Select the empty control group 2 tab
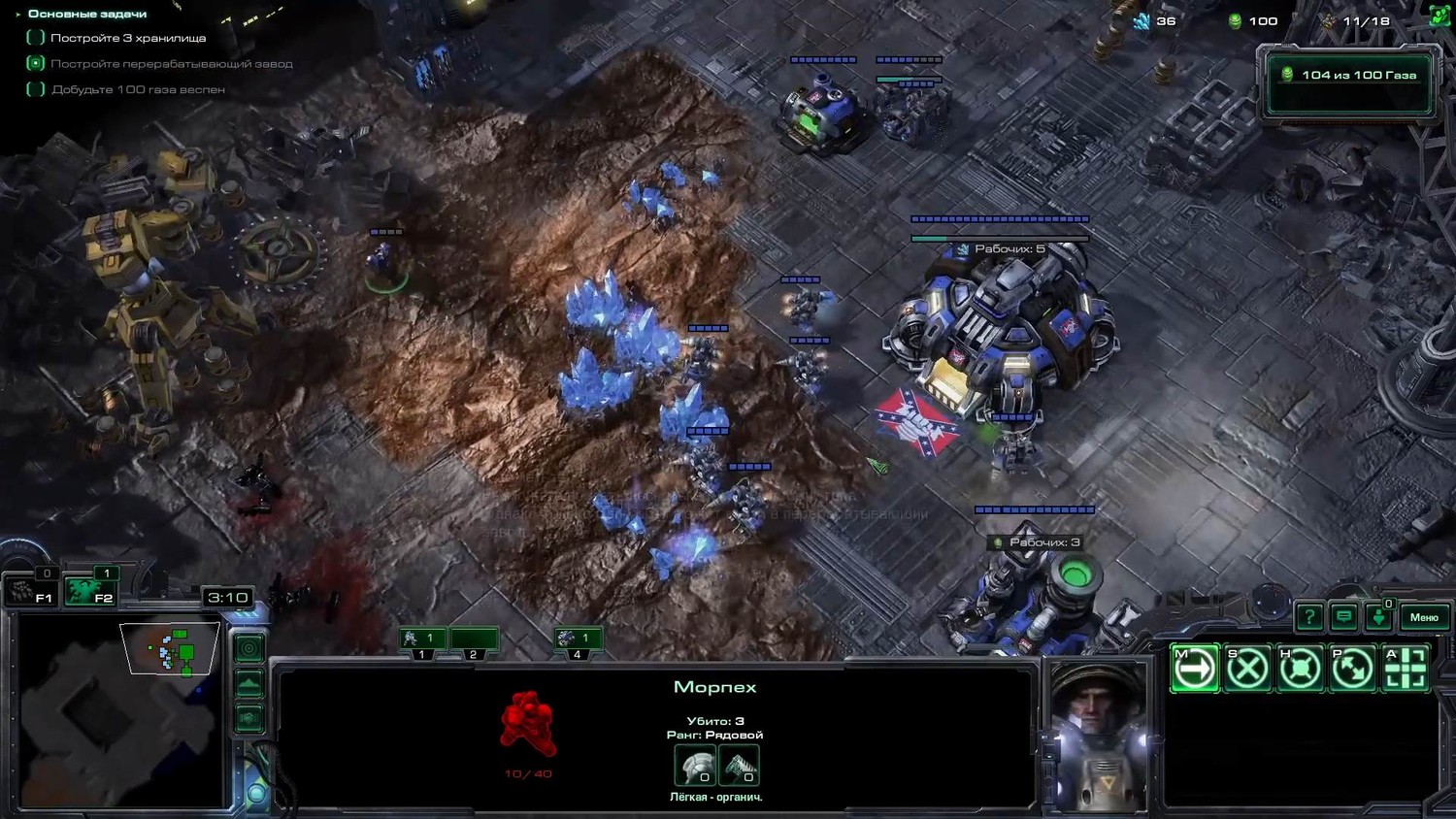The height and width of the screenshot is (819, 1456). [x=474, y=639]
